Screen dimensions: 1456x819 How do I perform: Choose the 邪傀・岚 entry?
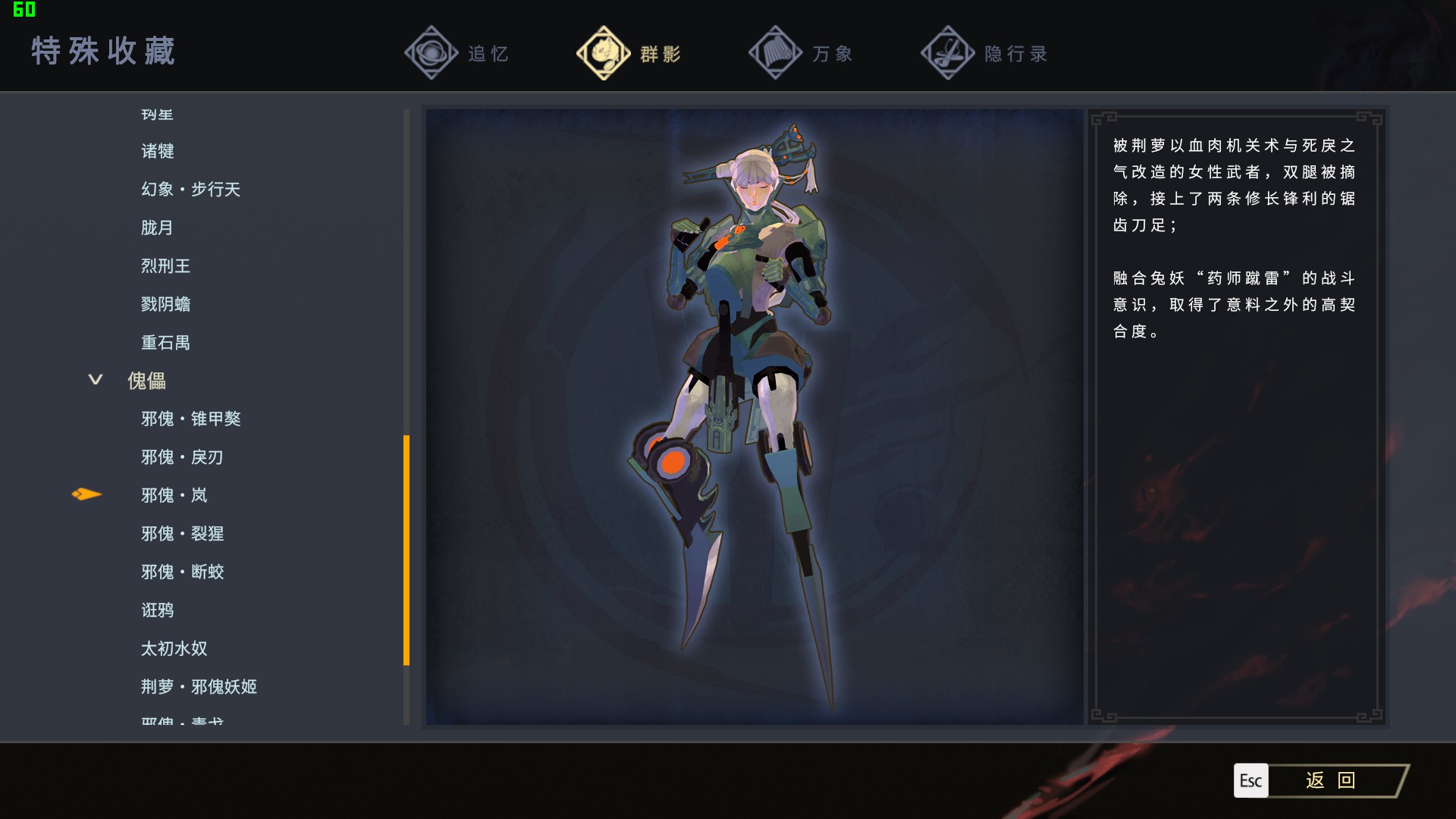(174, 495)
